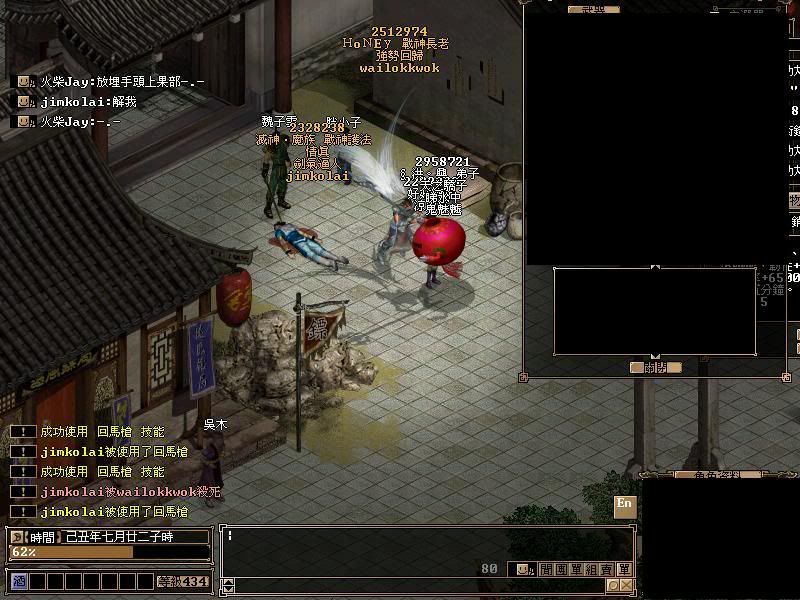
Task: Toggle the En input language button
Action: [x=625, y=505]
